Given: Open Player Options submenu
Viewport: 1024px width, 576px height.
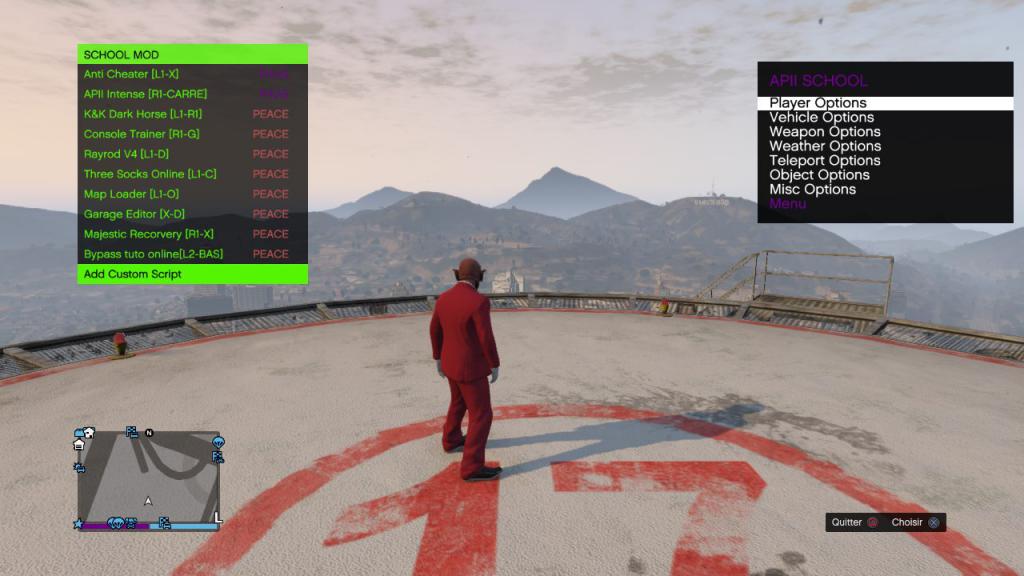Looking at the screenshot, I should [x=818, y=103].
